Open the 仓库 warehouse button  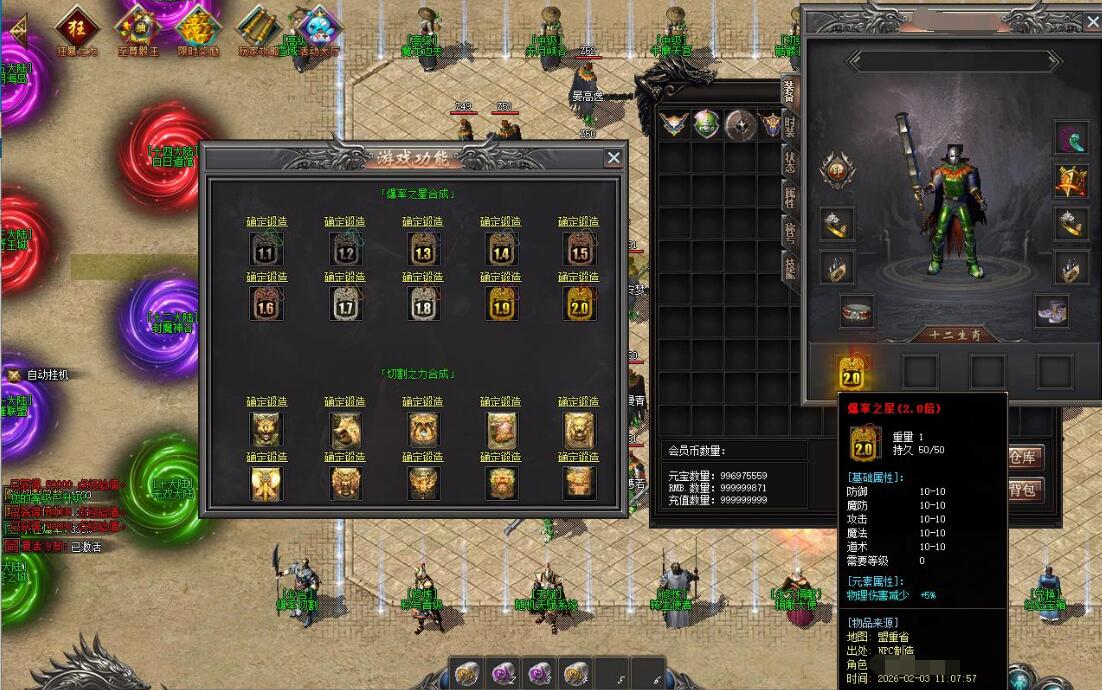coord(1023,457)
